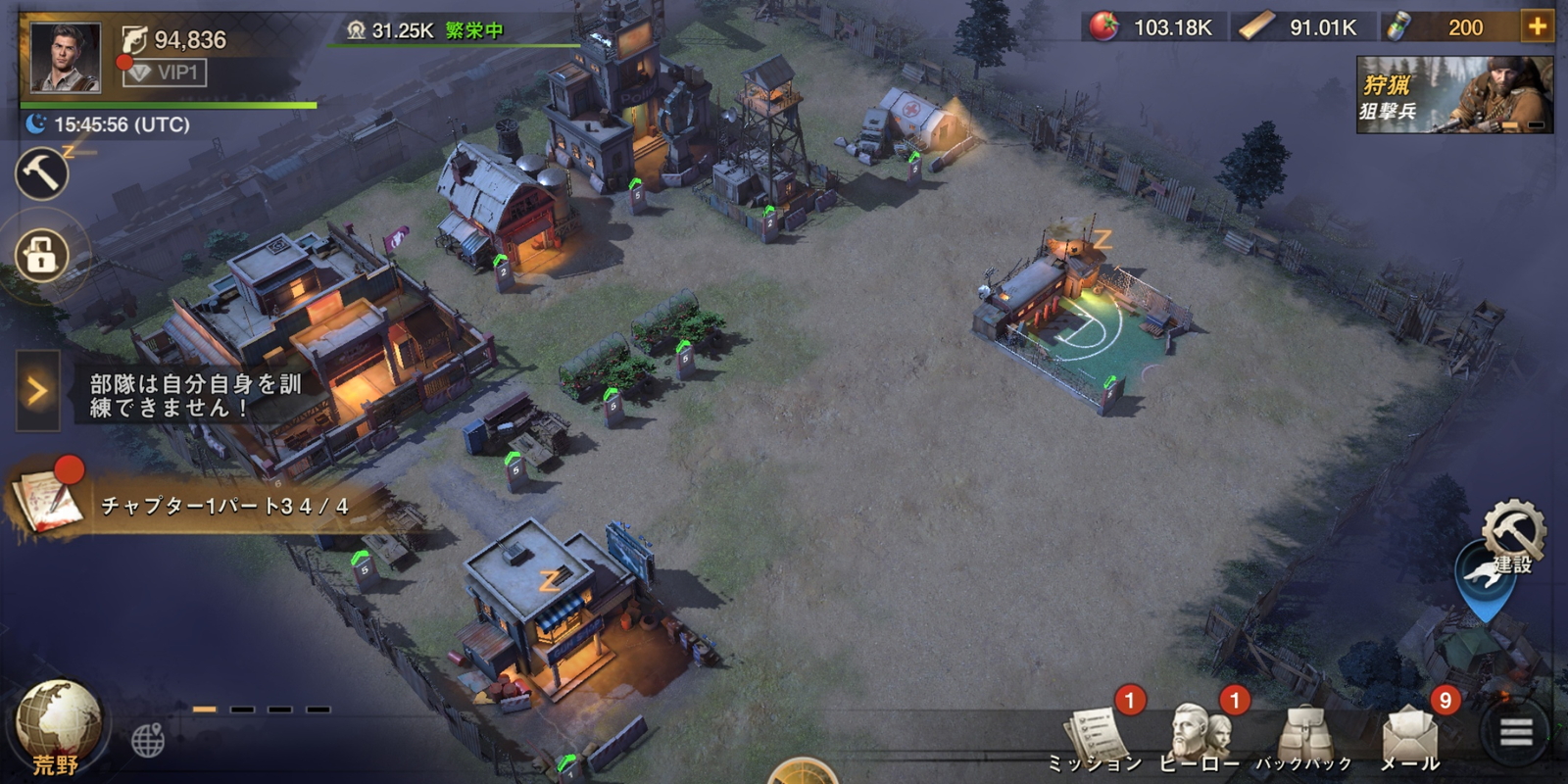Open the player avatar profile
This screenshot has width=1568, height=784.
tap(65, 58)
